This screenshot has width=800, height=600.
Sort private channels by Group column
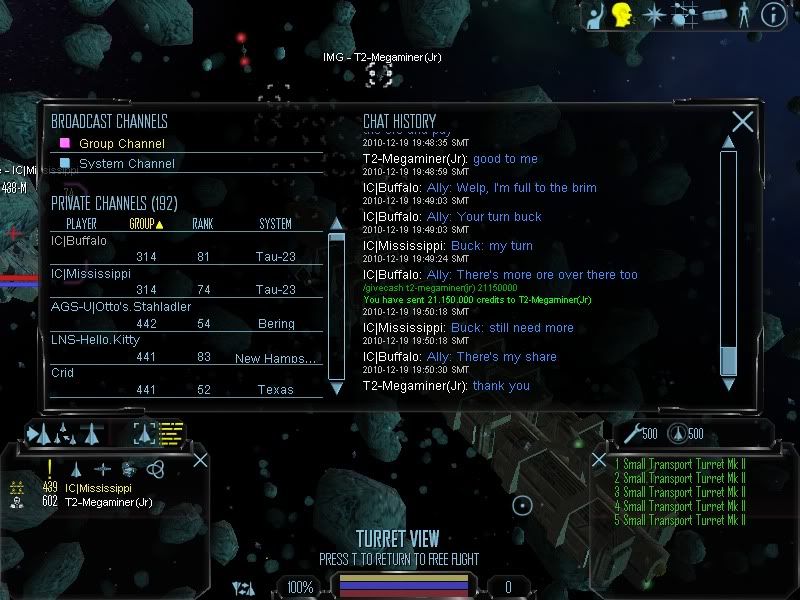[146, 224]
